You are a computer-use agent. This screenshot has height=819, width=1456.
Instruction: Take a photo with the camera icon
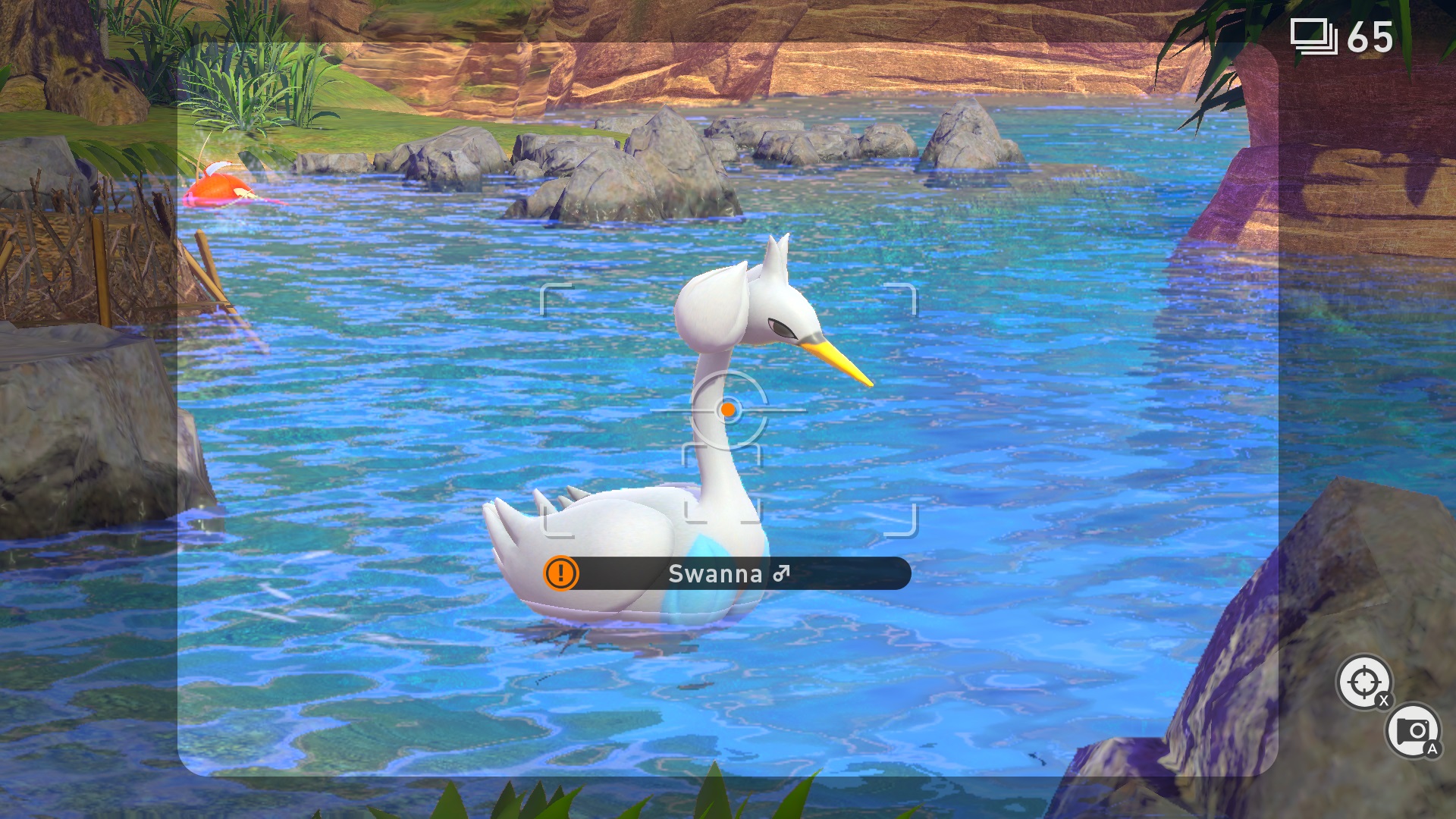(1412, 731)
